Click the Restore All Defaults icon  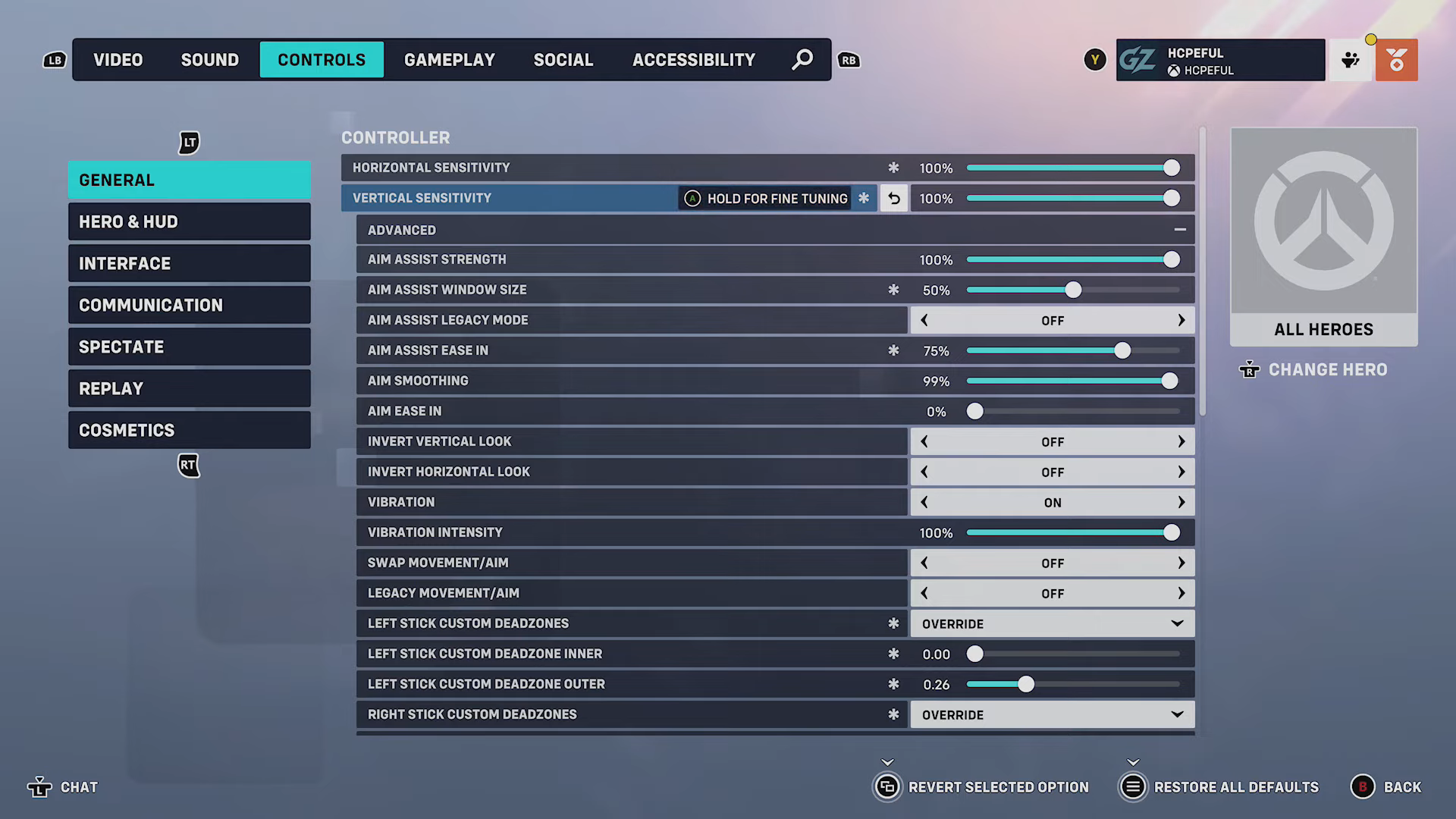[x=1133, y=787]
